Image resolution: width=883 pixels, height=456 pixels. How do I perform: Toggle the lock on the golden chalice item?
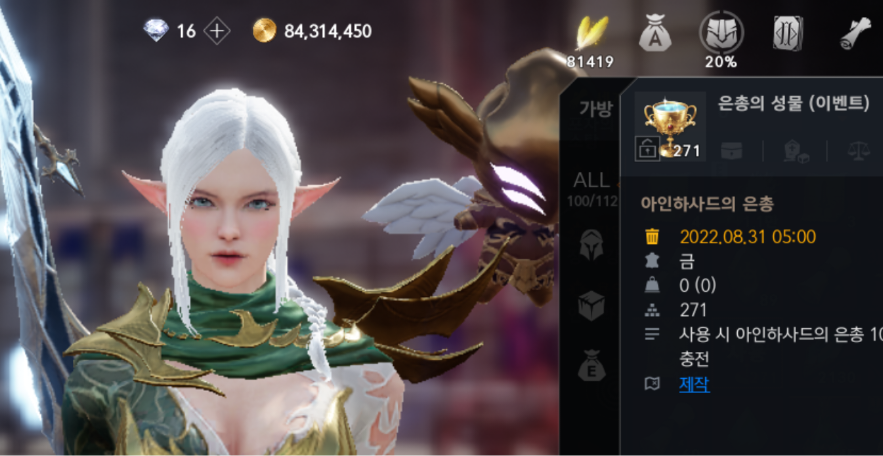[x=647, y=150]
